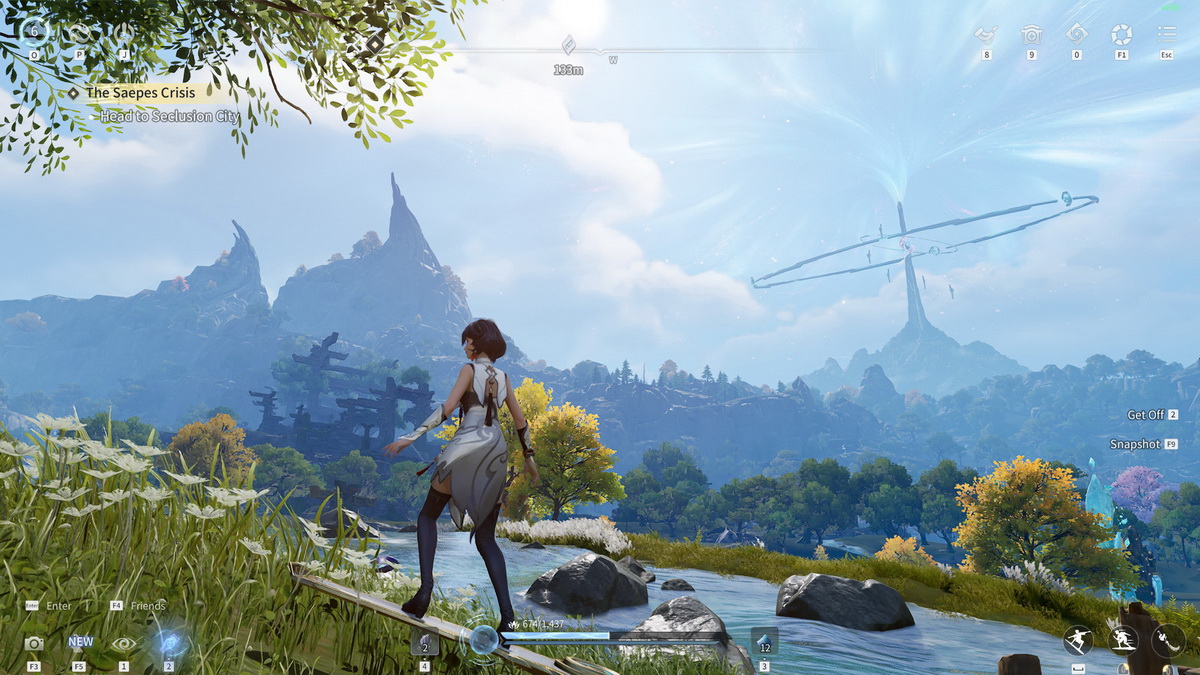
Task: Click the NEW badge icon
Action: click(x=80, y=643)
